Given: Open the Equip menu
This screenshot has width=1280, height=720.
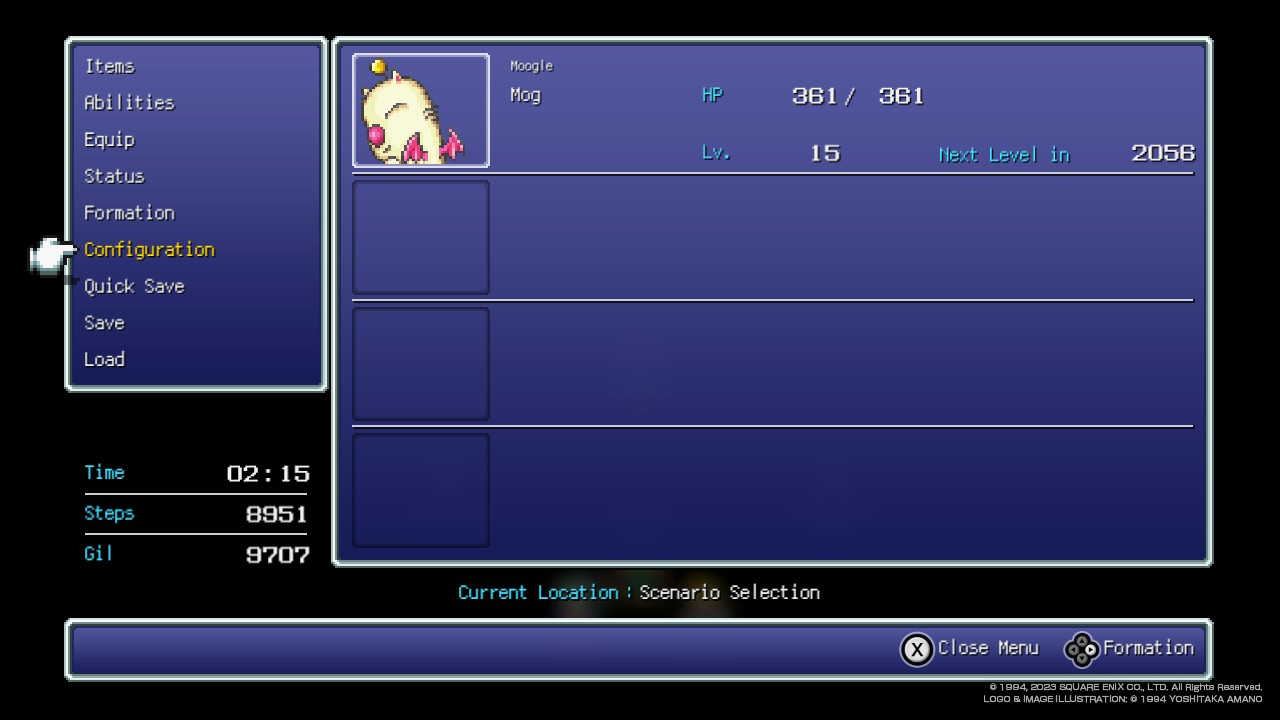Looking at the screenshot, I should (109, 140).
